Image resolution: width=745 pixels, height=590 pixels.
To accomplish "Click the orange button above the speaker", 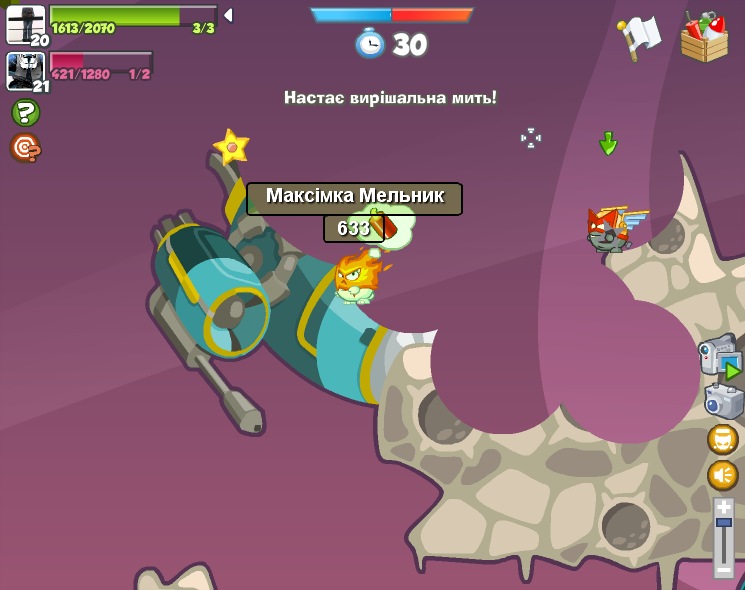I will (x=722, y=439).
